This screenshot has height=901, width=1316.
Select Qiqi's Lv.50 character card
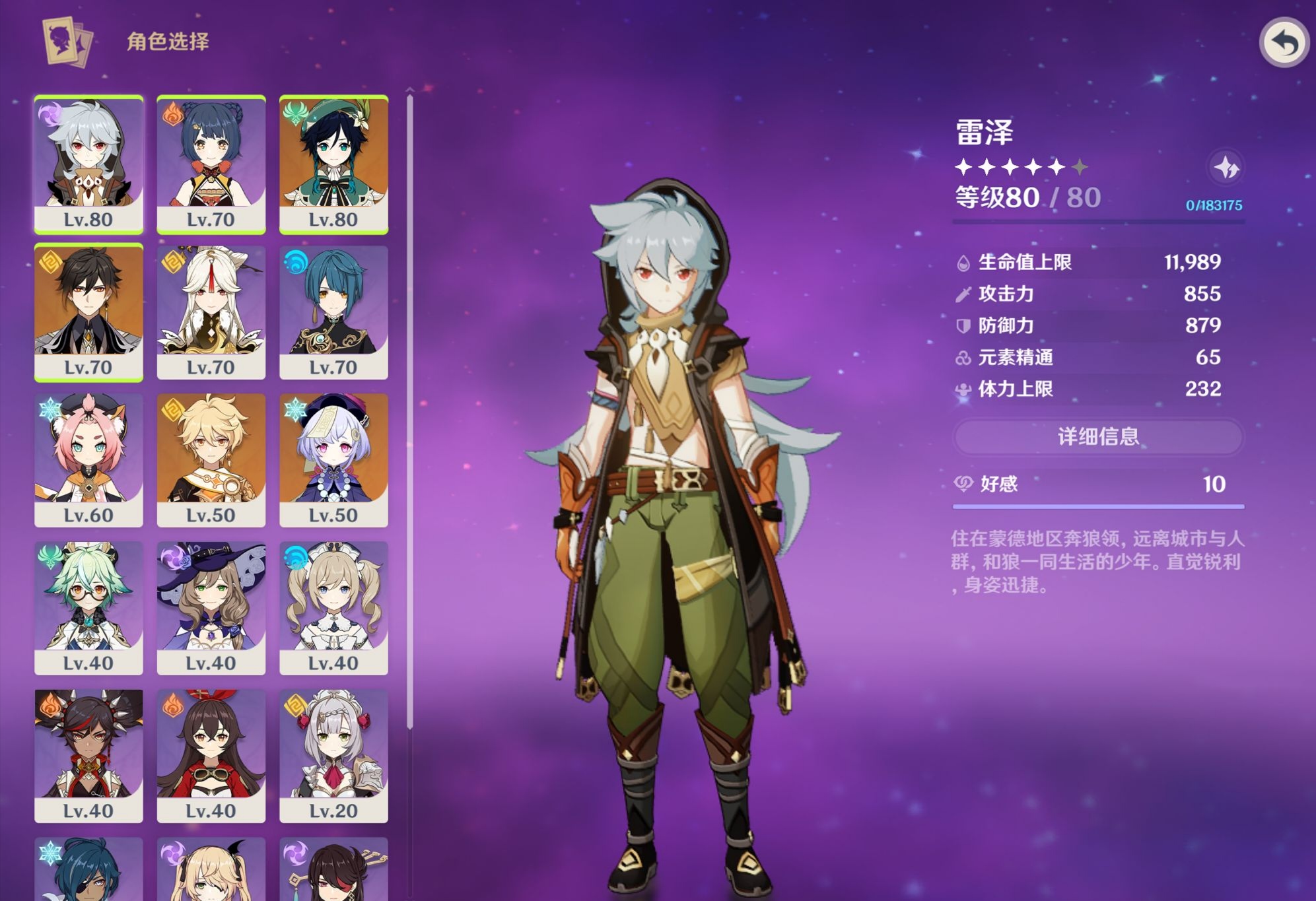(x=333, y=459)
